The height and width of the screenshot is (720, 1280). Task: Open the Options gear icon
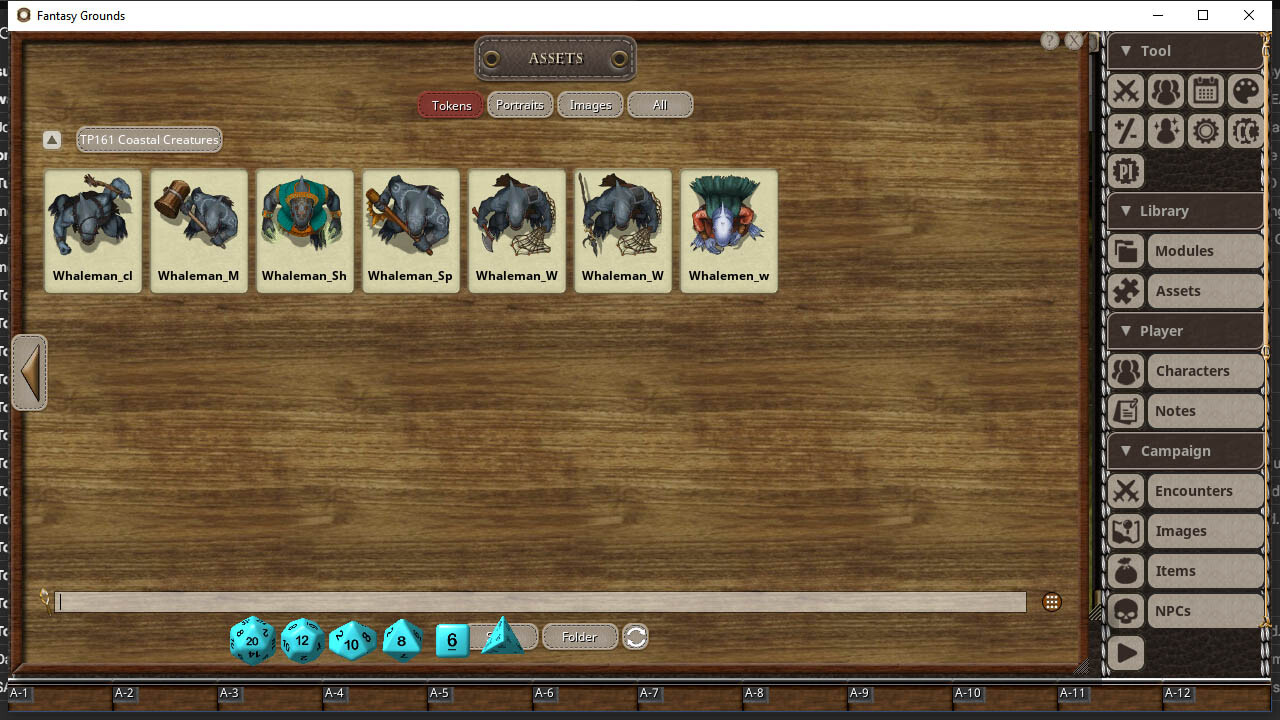1206,131
